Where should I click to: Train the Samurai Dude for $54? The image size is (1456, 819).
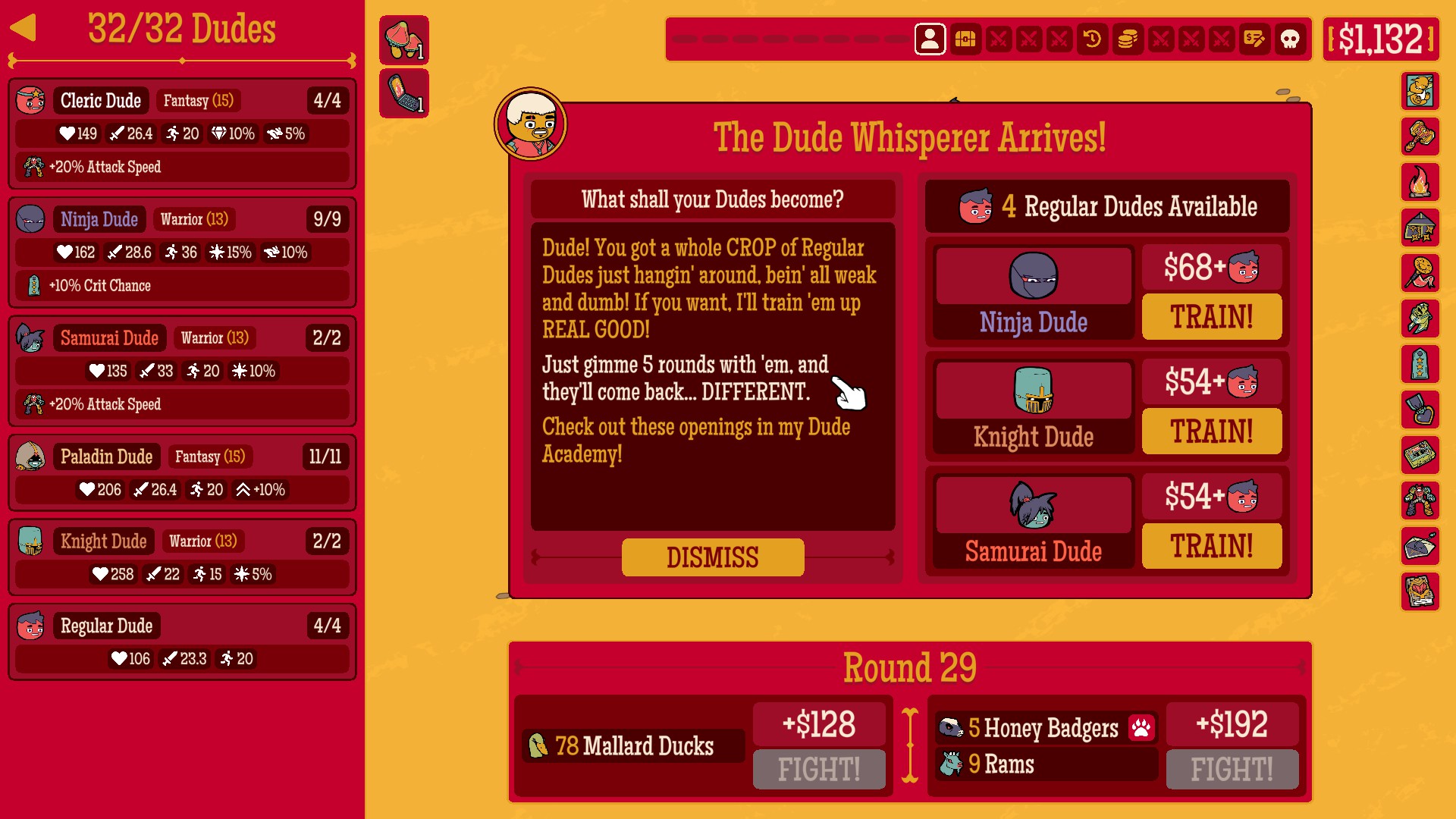(x=1211, y=546)
